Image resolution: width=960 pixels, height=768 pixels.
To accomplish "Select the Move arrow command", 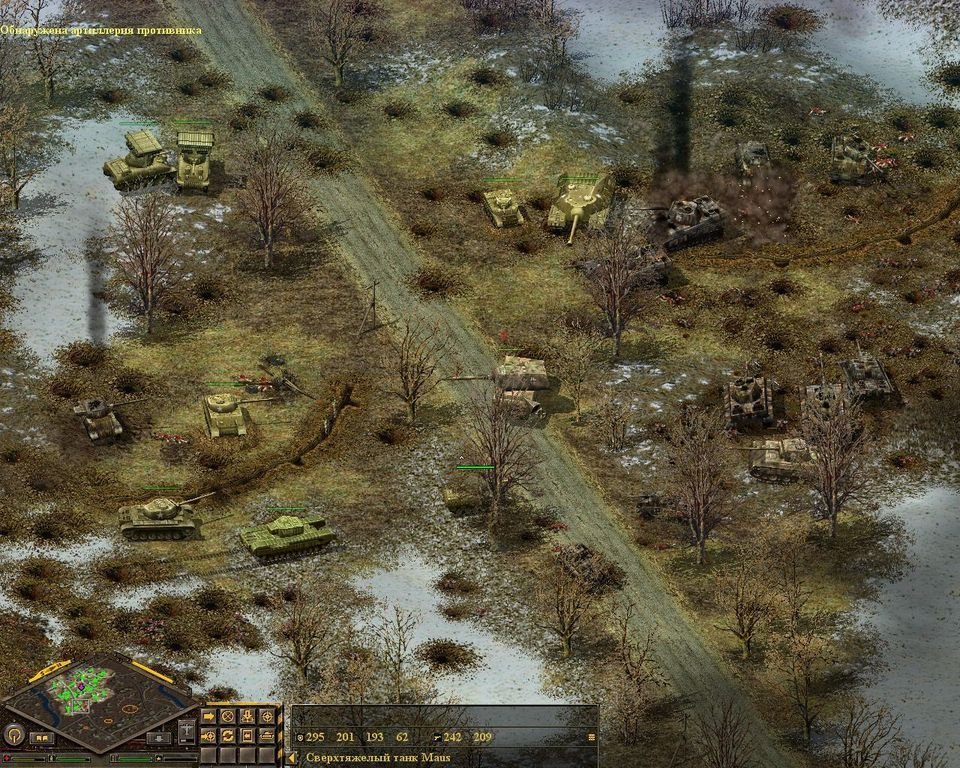I will pos(210,716).
